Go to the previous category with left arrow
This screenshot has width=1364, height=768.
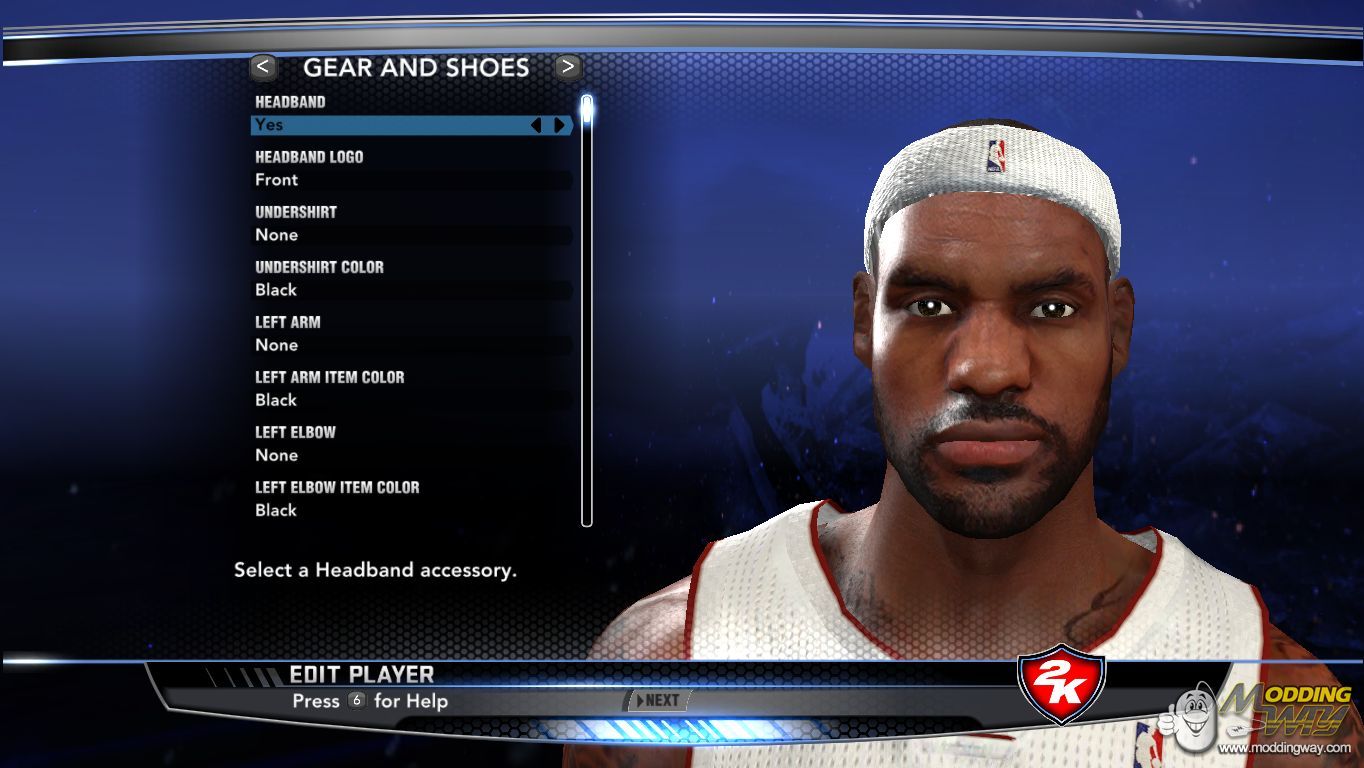(264, 67)
